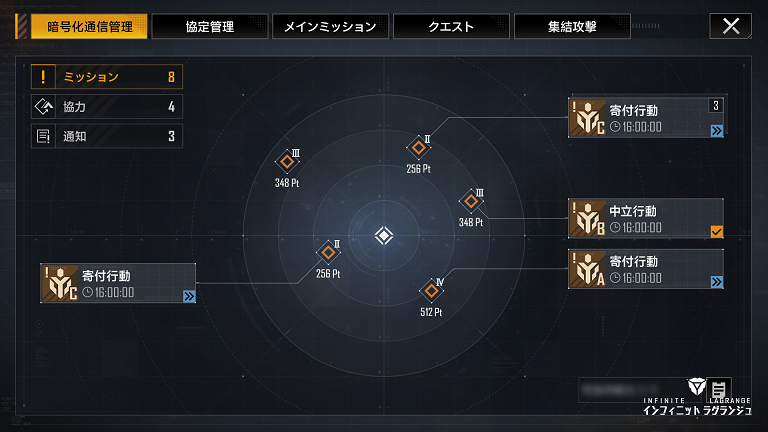The height and width of the screenshot is (432, 768).
Task: Select the 512 Pt tier IV map marker
Action: click(x=433, y=291)
